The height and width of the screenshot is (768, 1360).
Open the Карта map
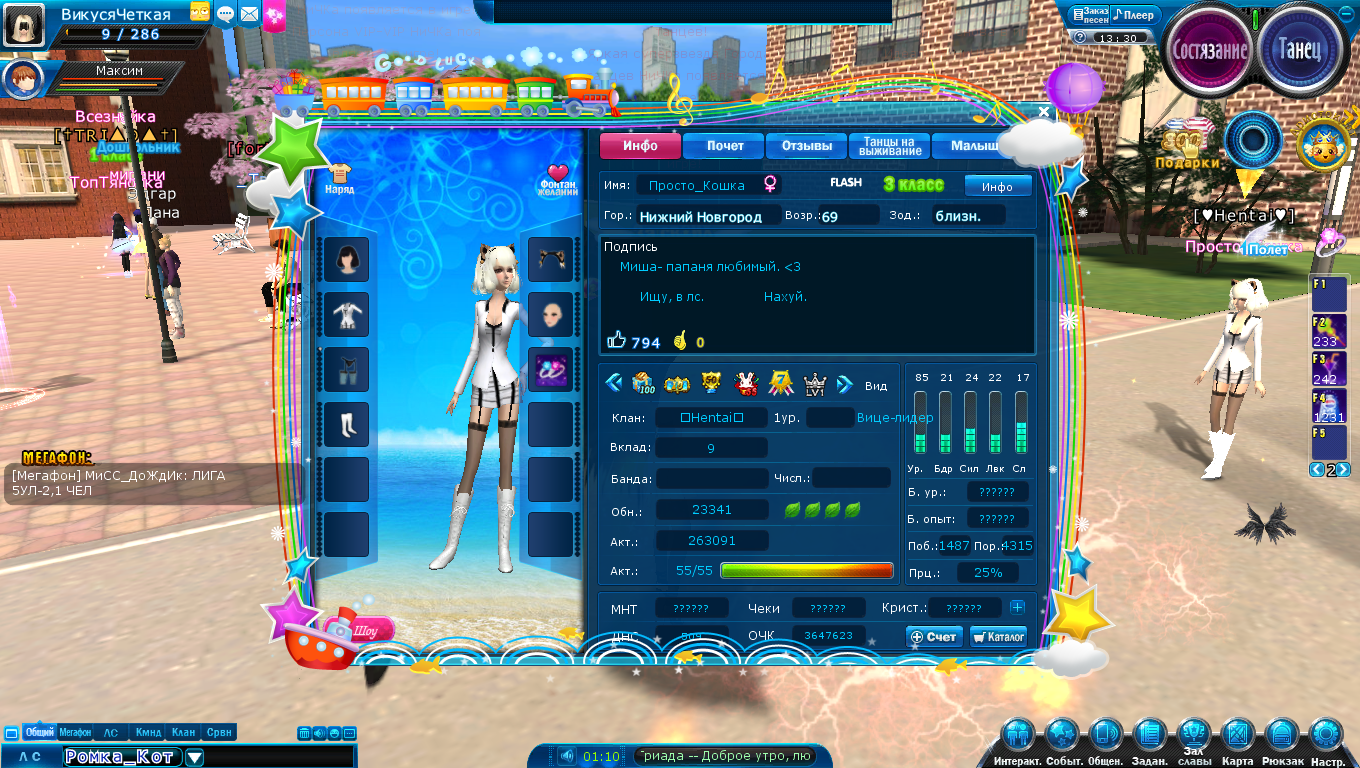[x=1238, y=740]
